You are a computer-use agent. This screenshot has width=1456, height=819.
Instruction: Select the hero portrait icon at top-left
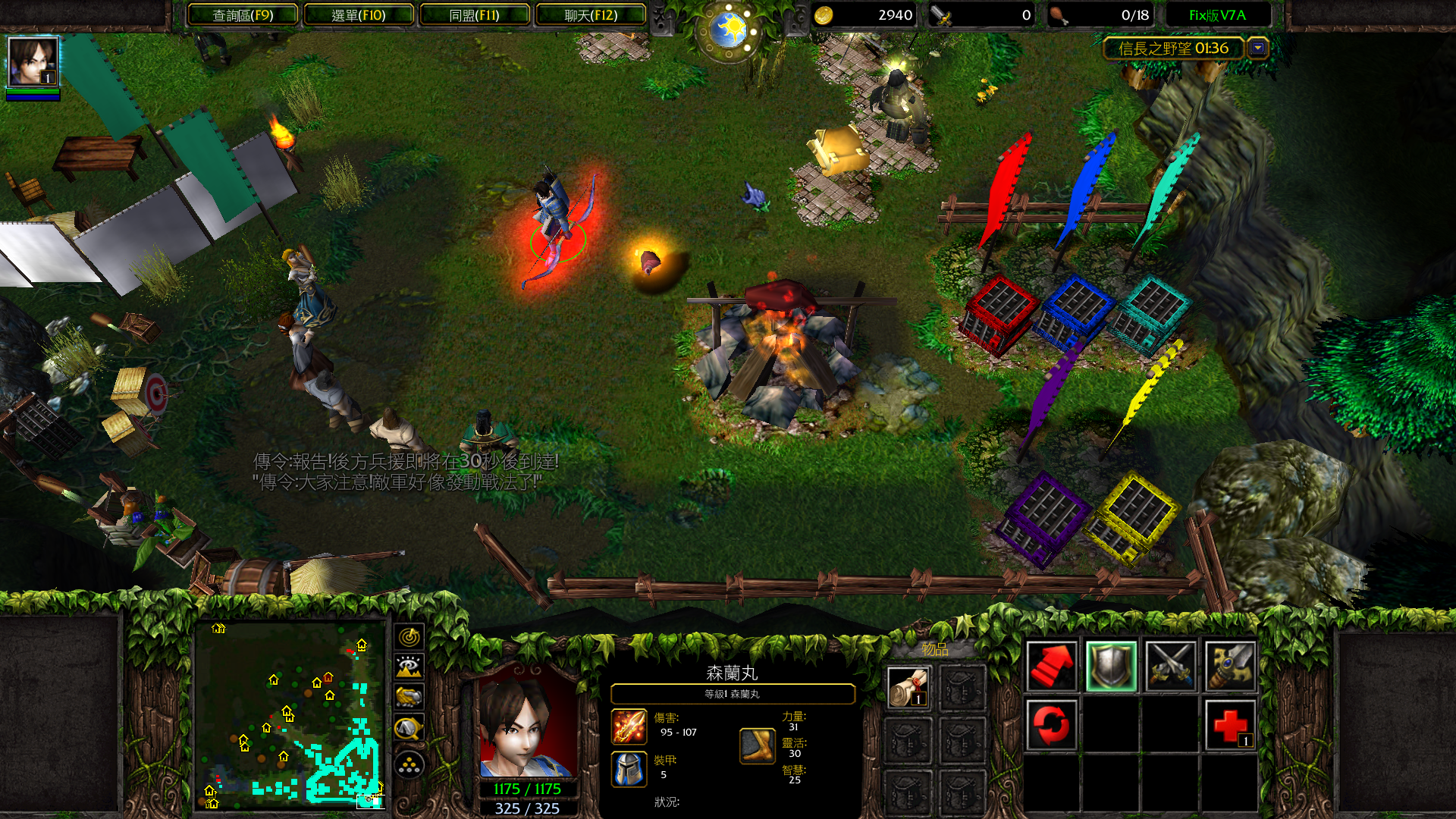point(33,62)
